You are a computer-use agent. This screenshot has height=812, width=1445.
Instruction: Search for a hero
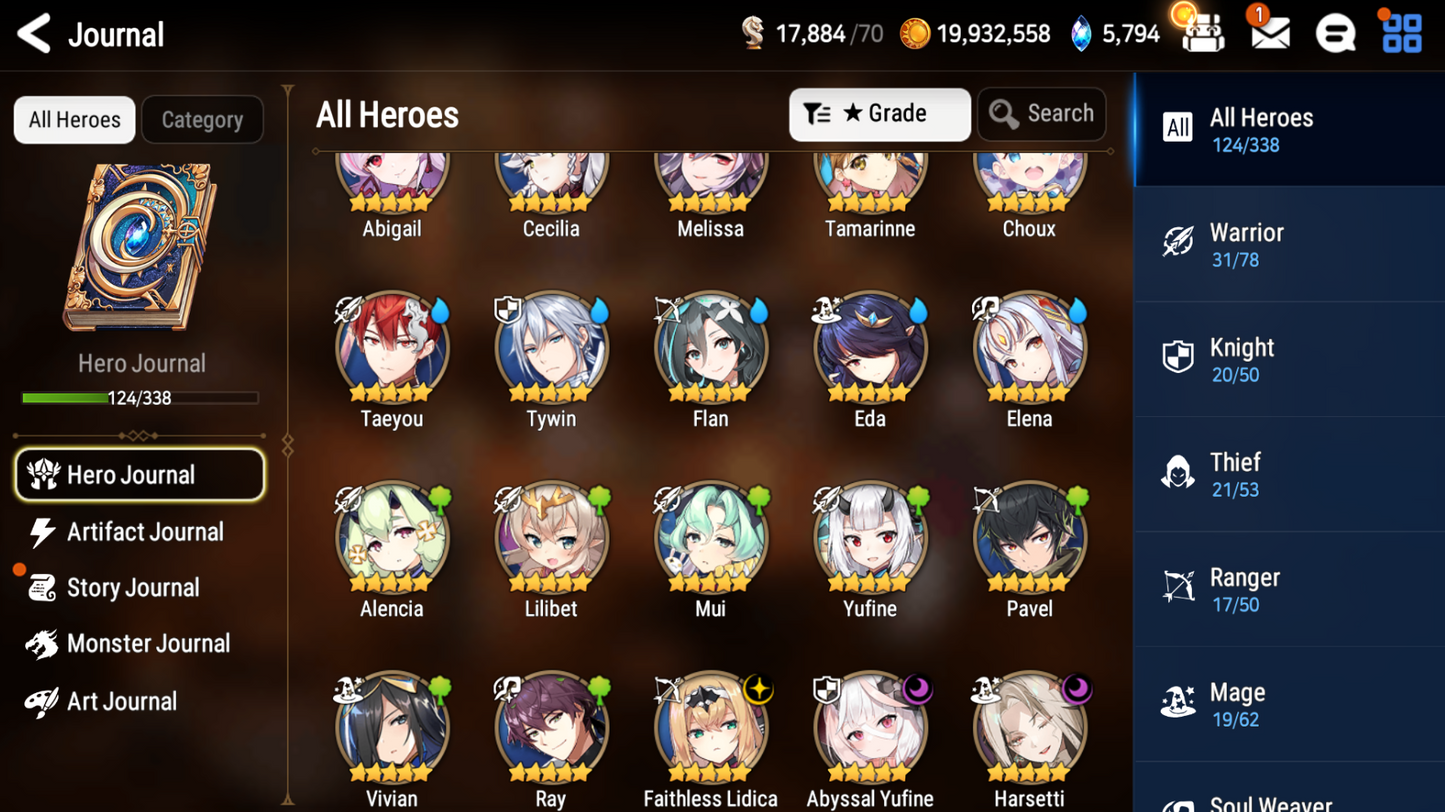point(1041,114)
